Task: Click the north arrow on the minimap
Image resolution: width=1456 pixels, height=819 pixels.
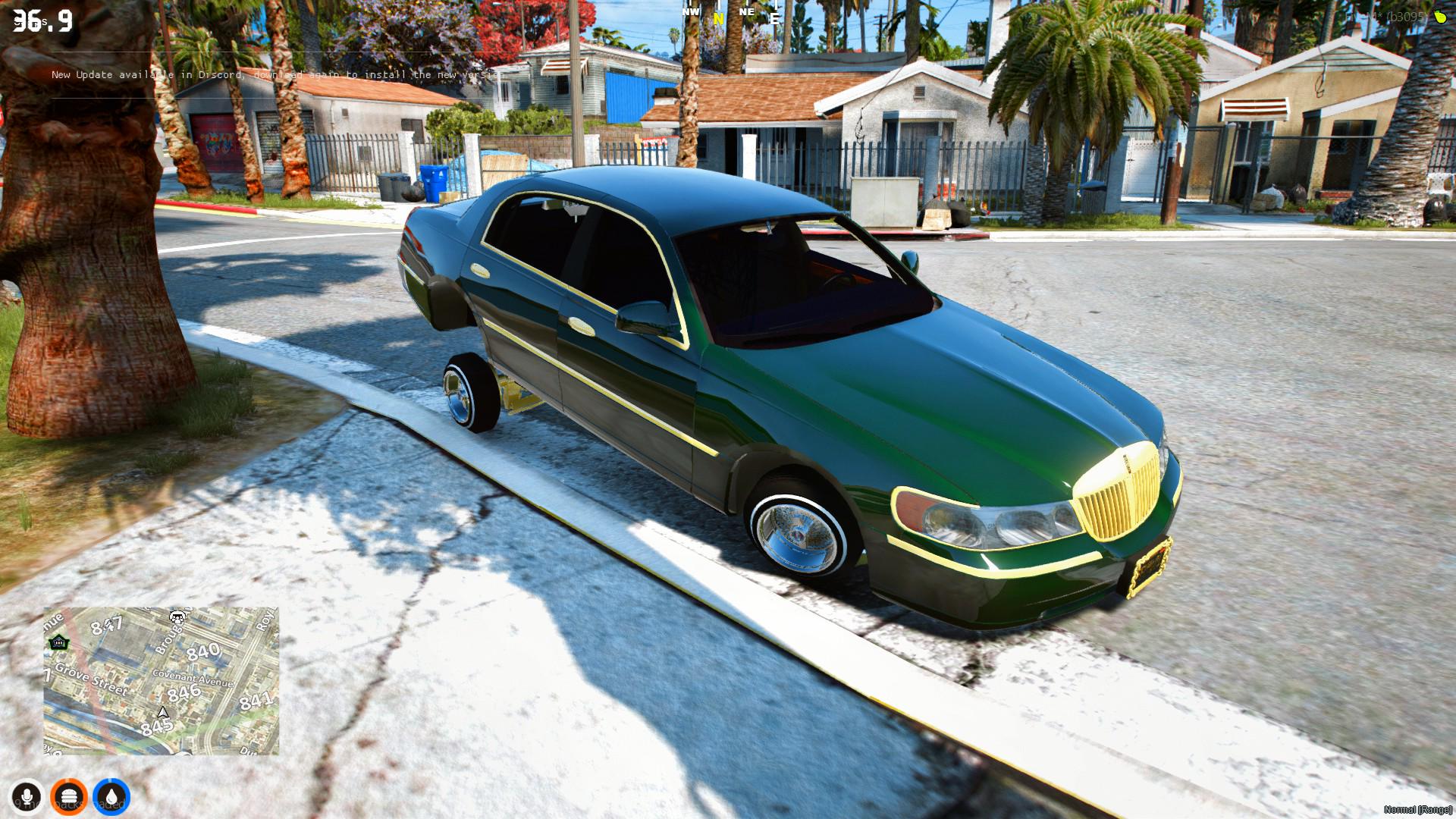Action: pos(162,711)
